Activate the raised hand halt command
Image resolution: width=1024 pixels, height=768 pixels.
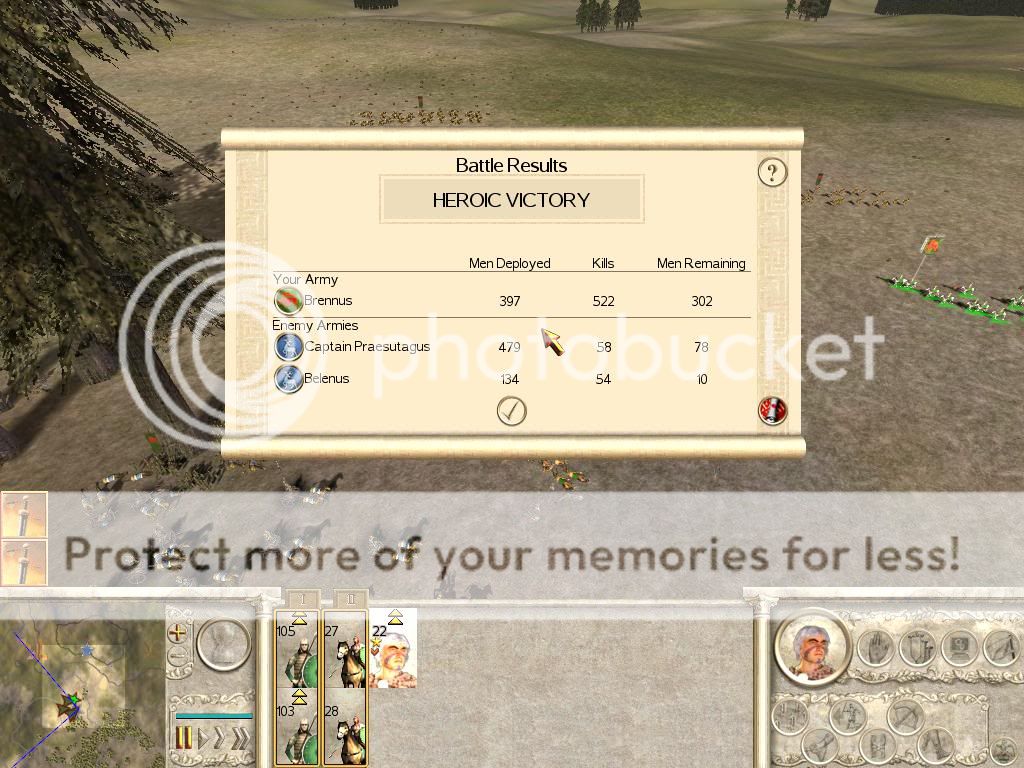pyautogui.click(x=875, y=649)
